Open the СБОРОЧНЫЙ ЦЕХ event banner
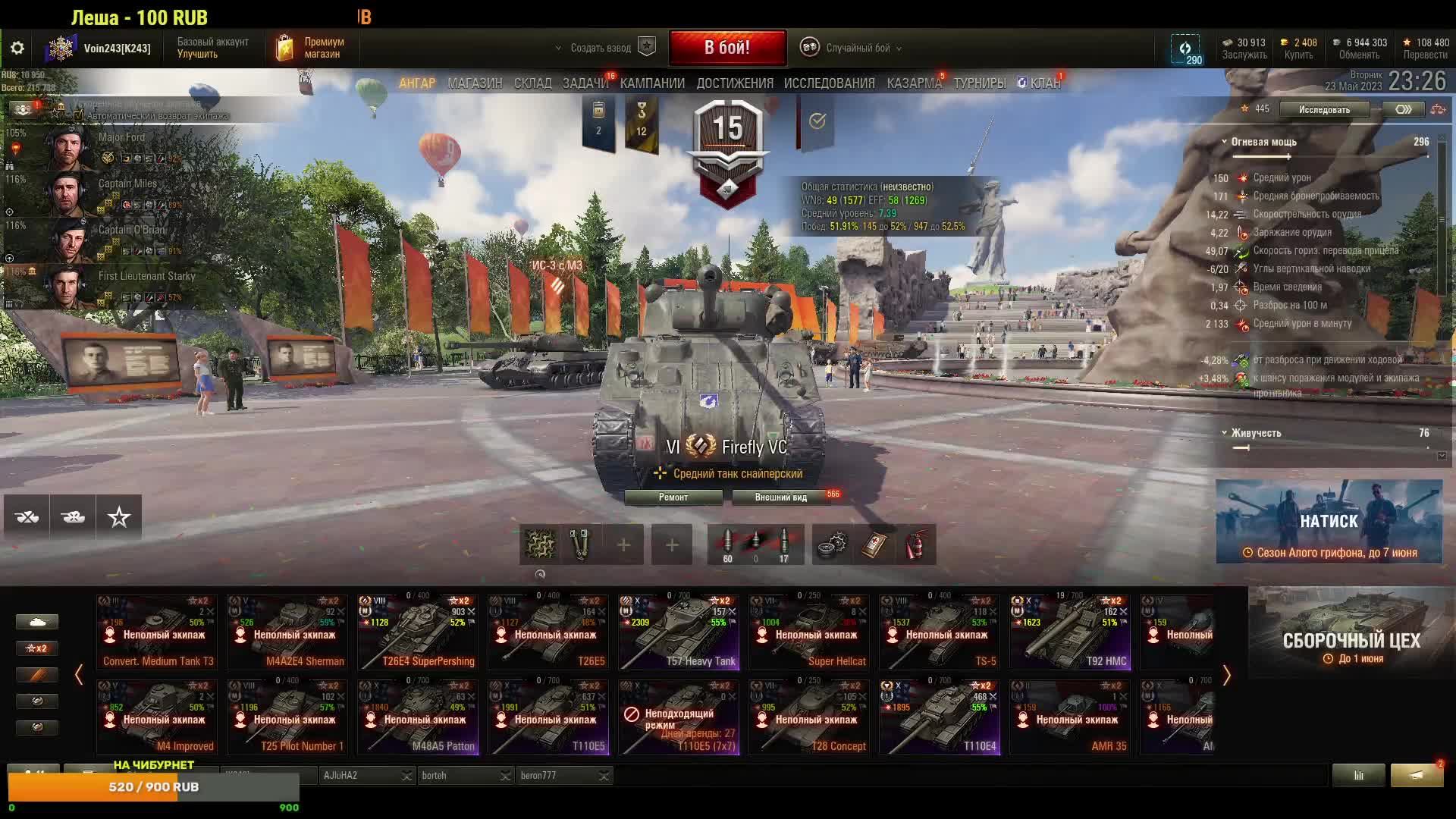Viewport: 1456px width, 819px height. (1351, 632)
